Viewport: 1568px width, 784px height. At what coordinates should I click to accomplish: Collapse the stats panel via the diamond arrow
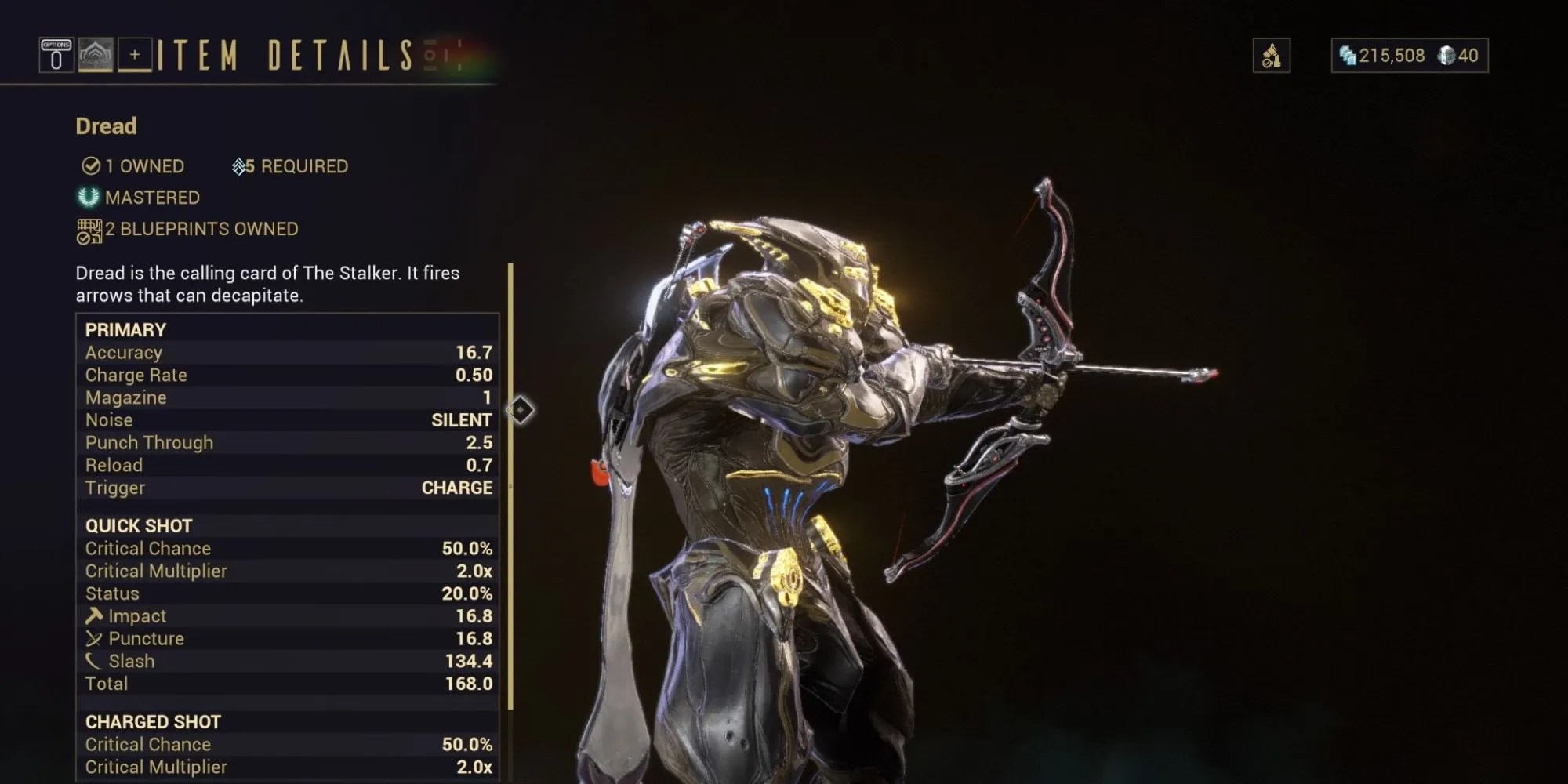coord(521,408)
